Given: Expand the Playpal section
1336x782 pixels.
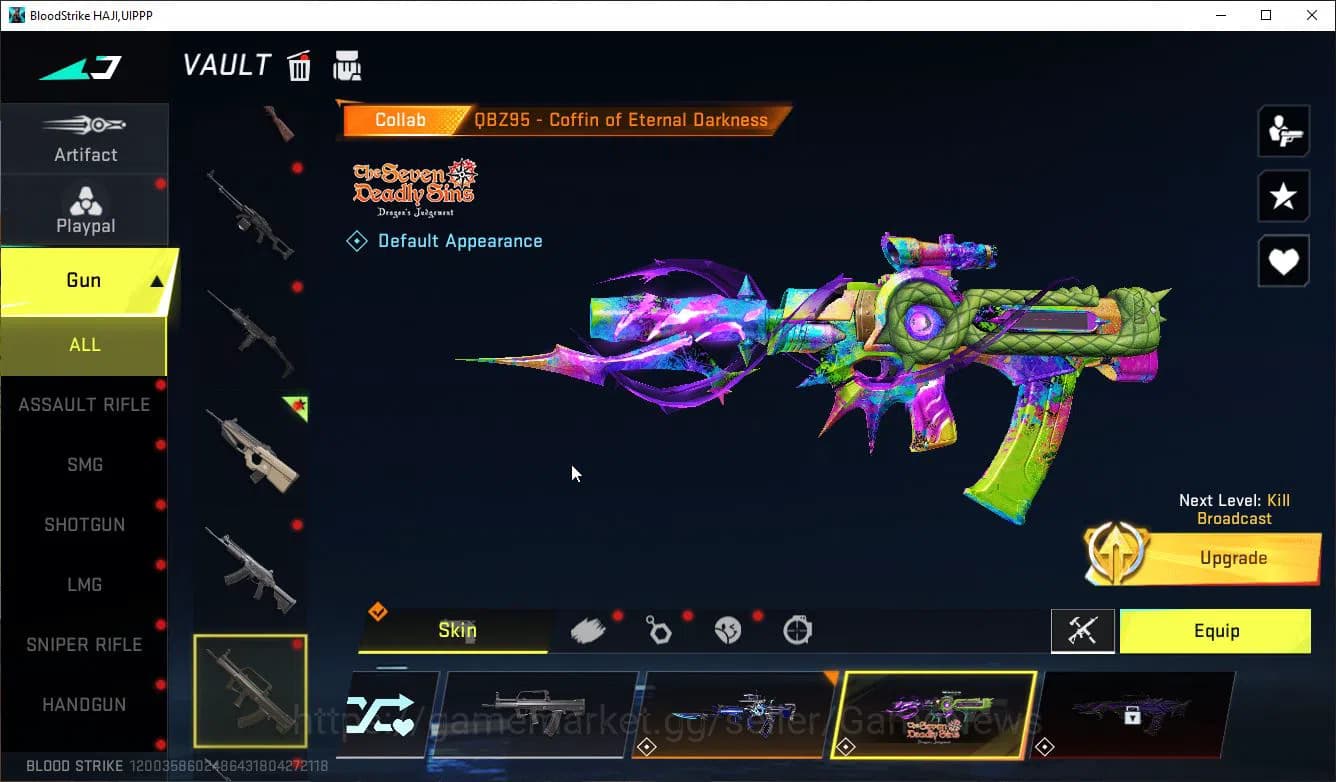Looking at the screenshot, I should (x=85, y=208).
